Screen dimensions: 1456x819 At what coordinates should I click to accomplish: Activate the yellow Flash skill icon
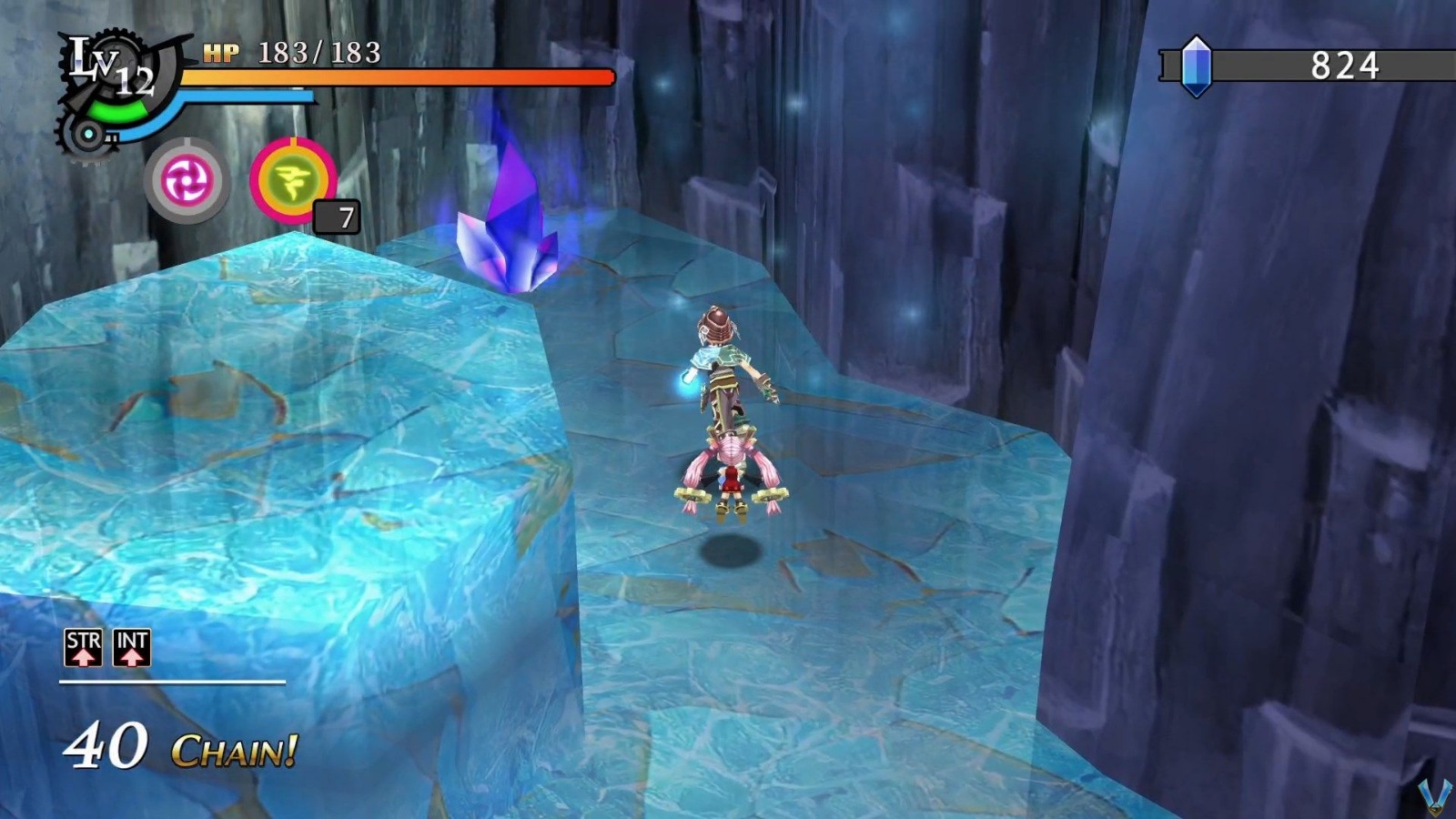tap(297, 178)
